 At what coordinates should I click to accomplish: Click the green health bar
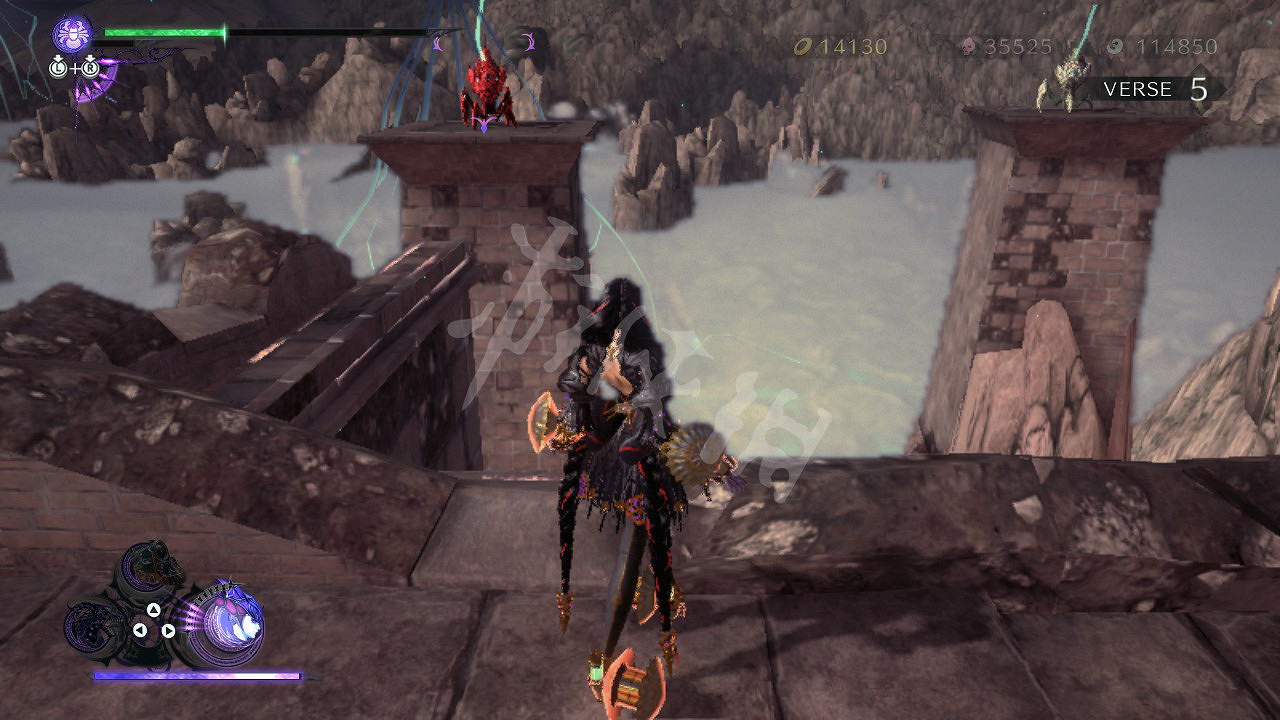[x=165, y=31]
